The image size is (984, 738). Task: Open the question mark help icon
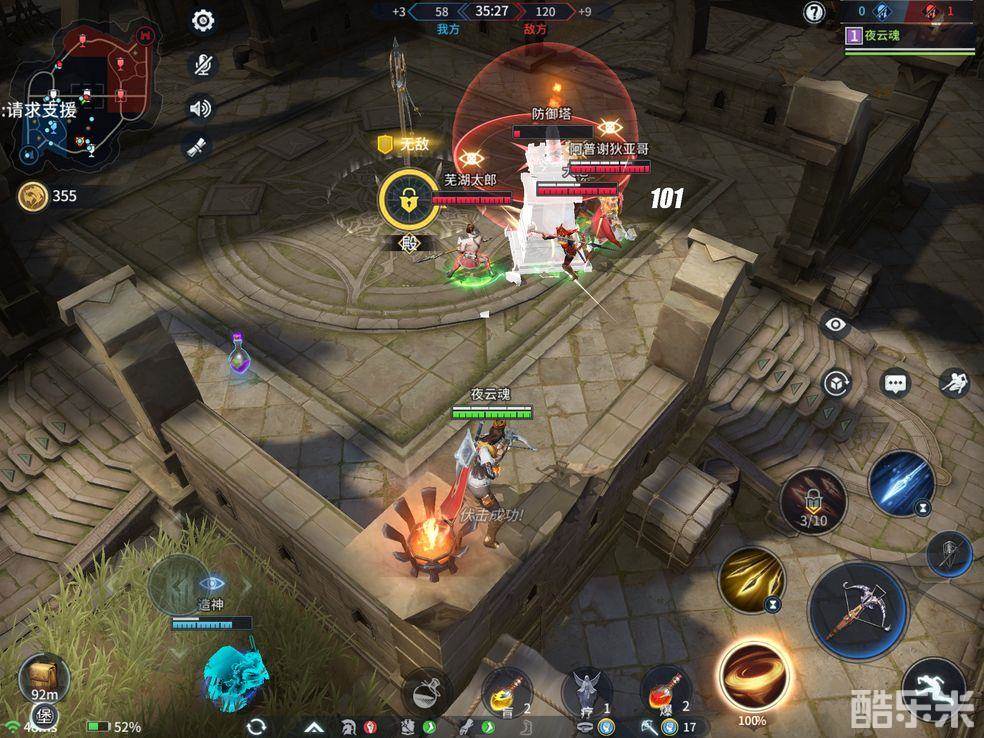(x=815, y=13)
